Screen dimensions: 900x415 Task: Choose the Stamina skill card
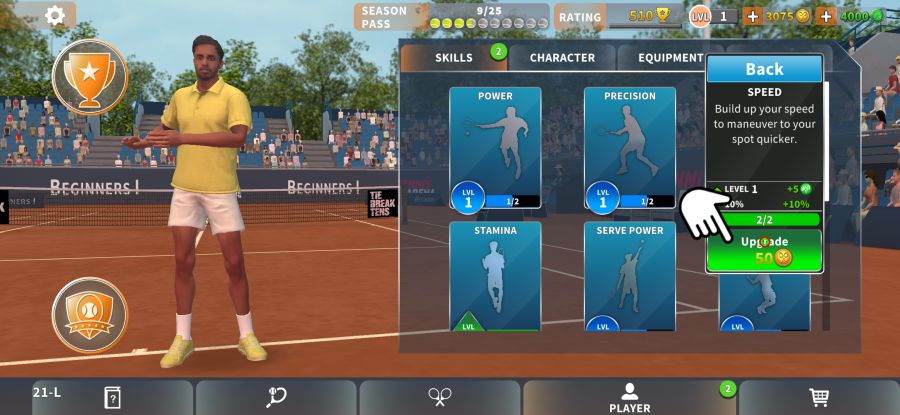pos(495,275)
